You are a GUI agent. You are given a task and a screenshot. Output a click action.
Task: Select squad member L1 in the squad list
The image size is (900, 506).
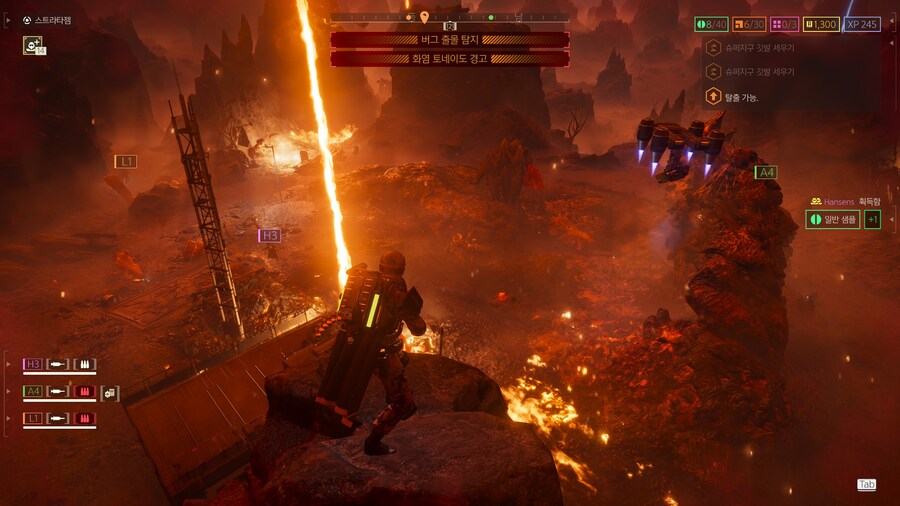point(33,418)
